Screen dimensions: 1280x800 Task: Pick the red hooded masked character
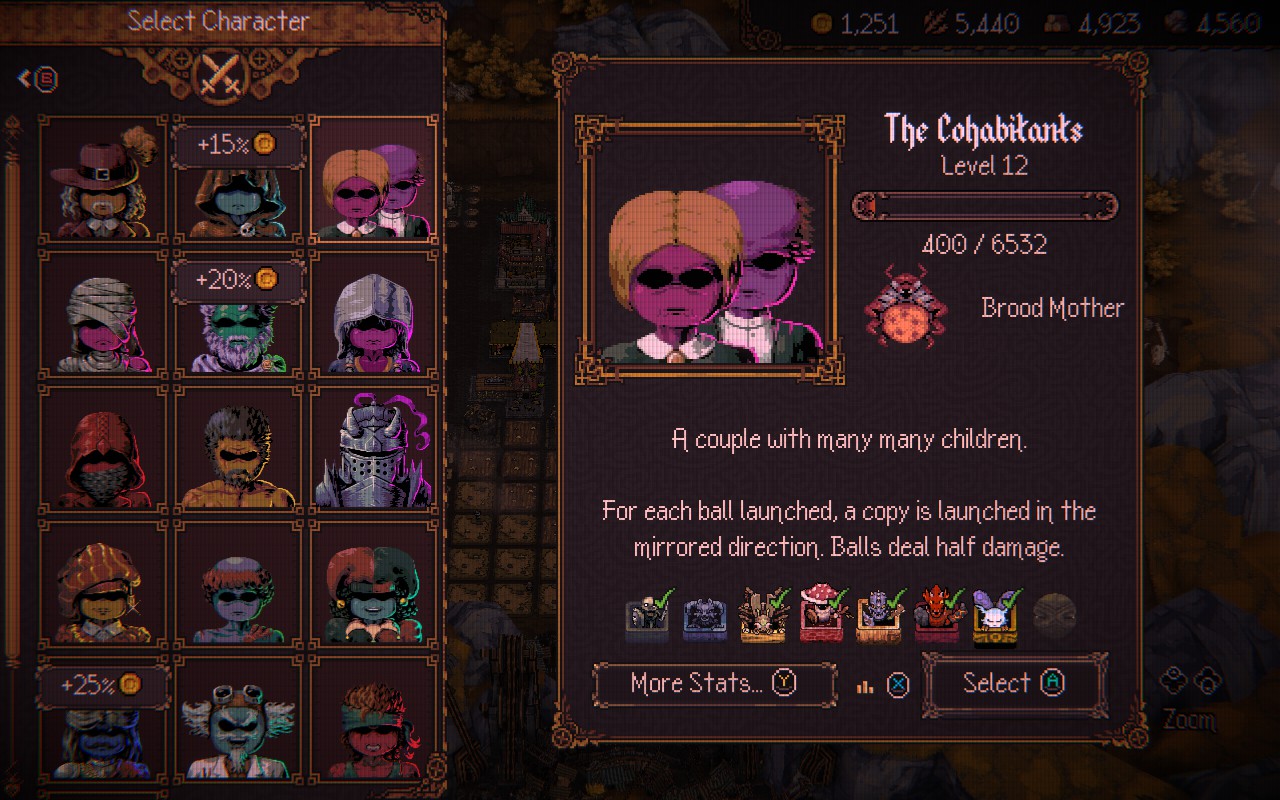coord(103,449)
